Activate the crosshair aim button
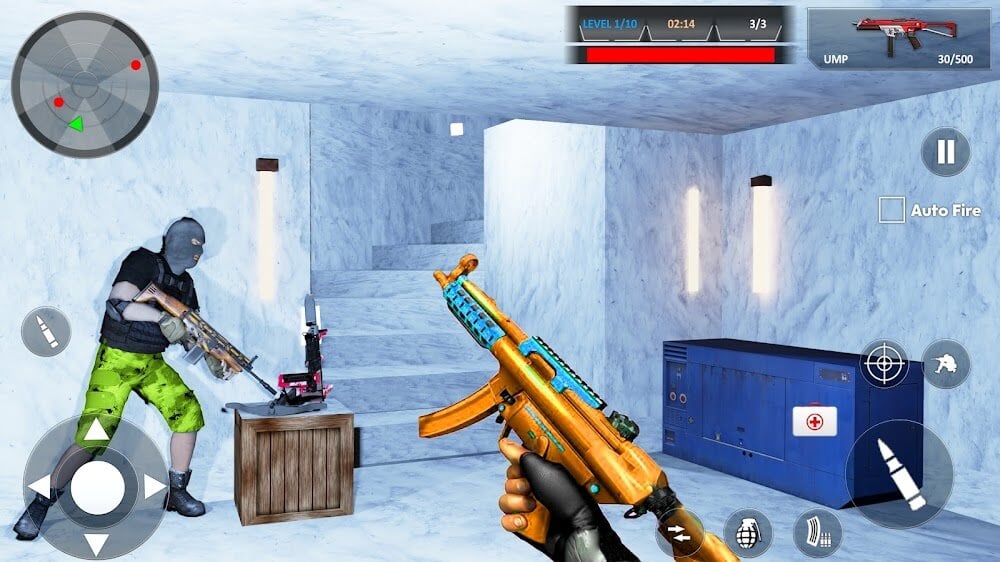This screenshot has width=1000, height=562. (885, 364)
